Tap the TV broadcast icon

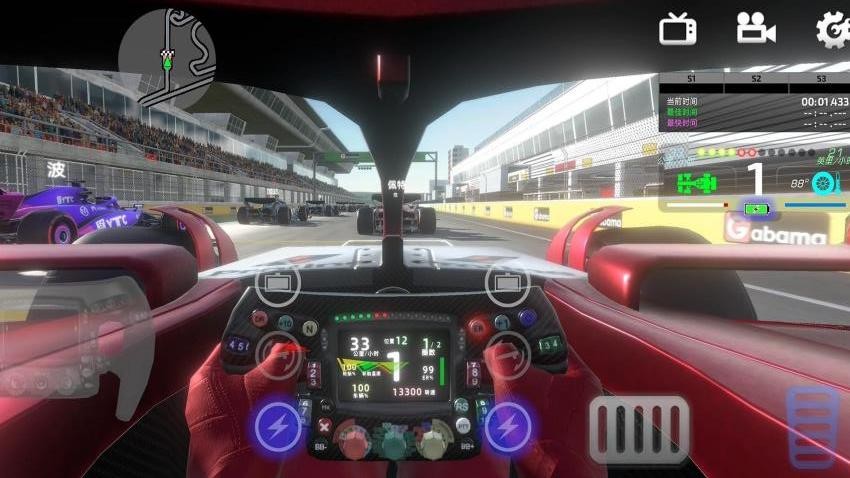point(677,28)
